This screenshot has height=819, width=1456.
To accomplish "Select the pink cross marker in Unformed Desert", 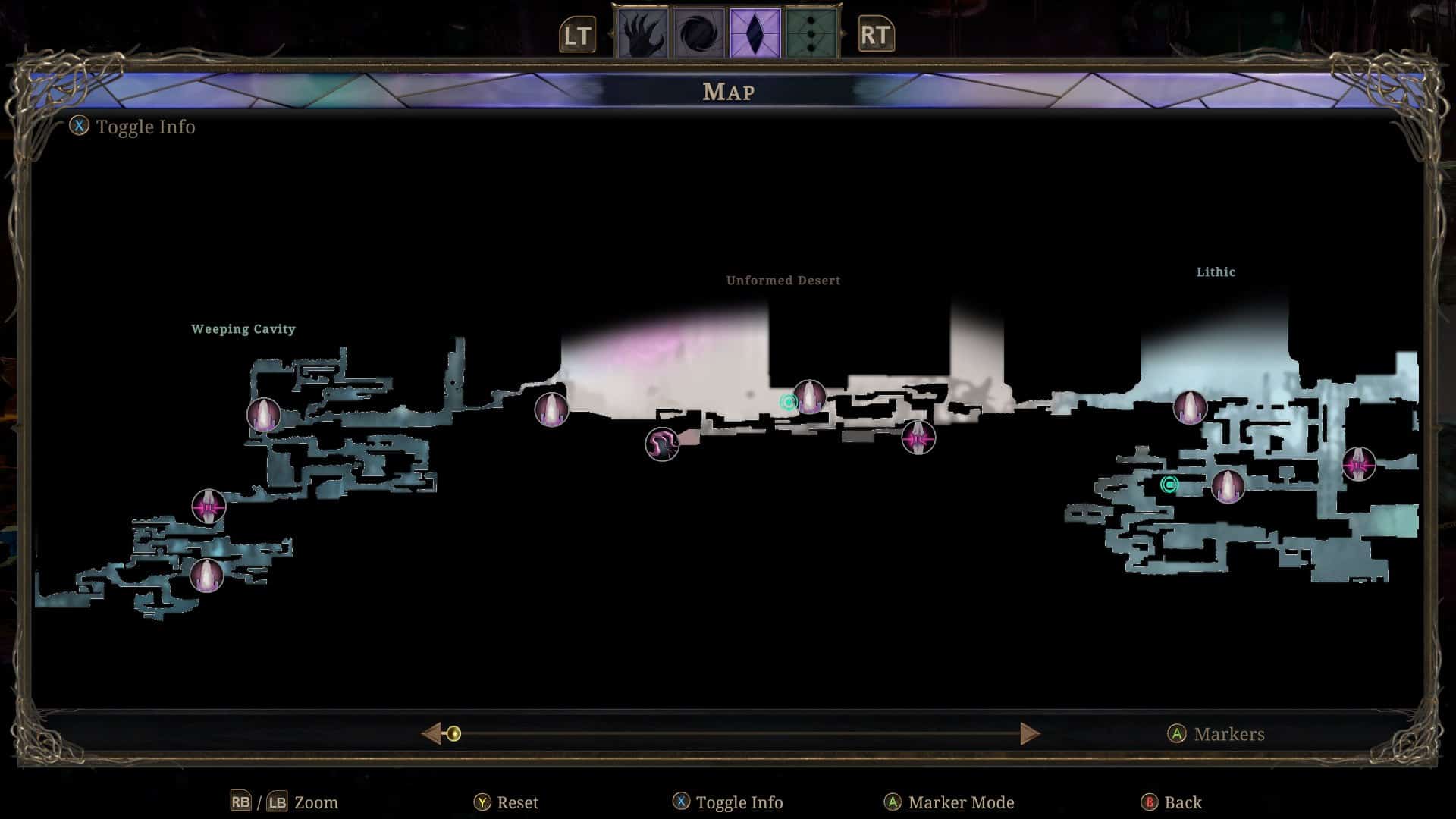I will (918, 438).
